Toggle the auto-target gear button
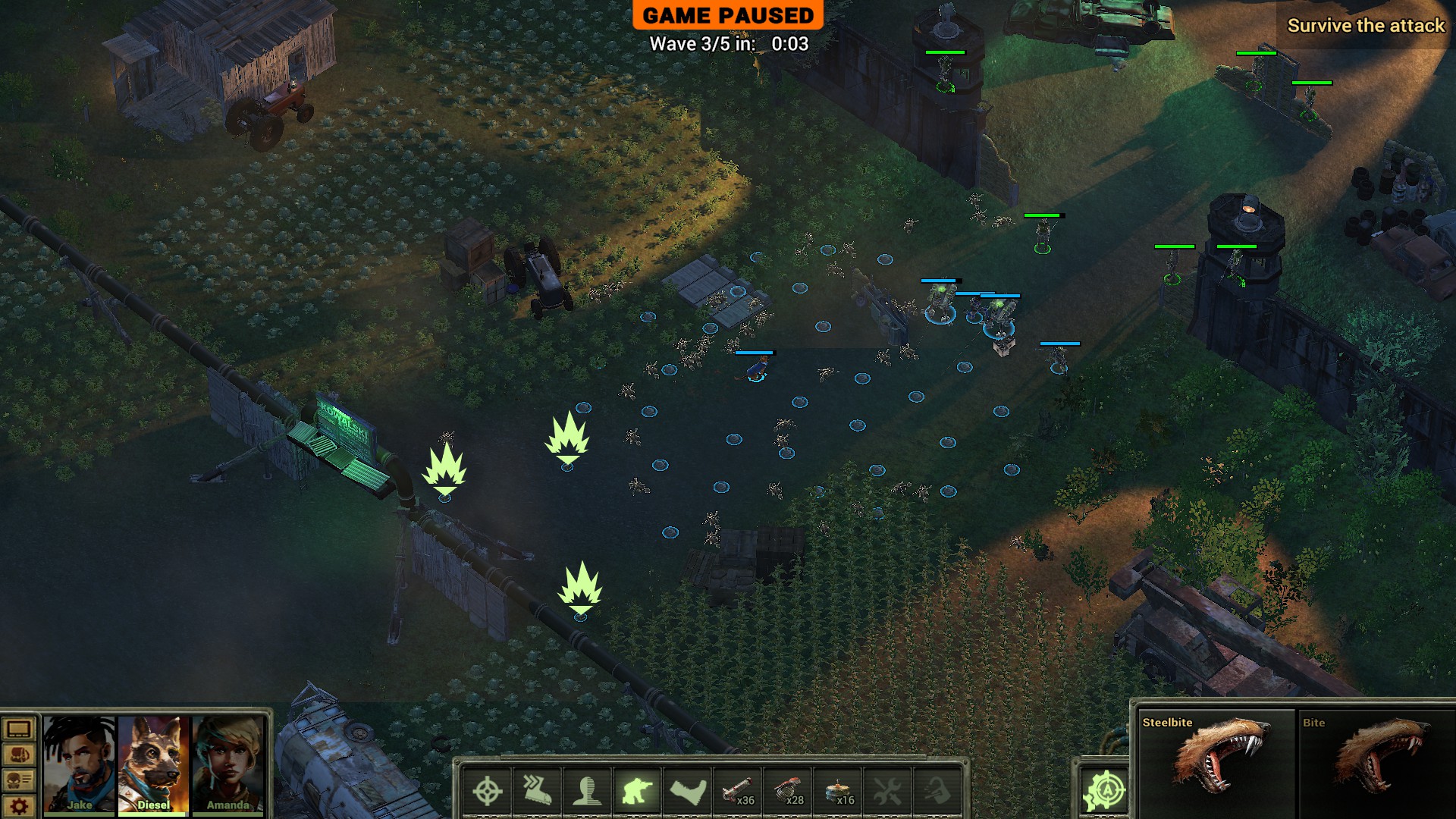The image size is (1456, 819). [x=1104, y=792]
